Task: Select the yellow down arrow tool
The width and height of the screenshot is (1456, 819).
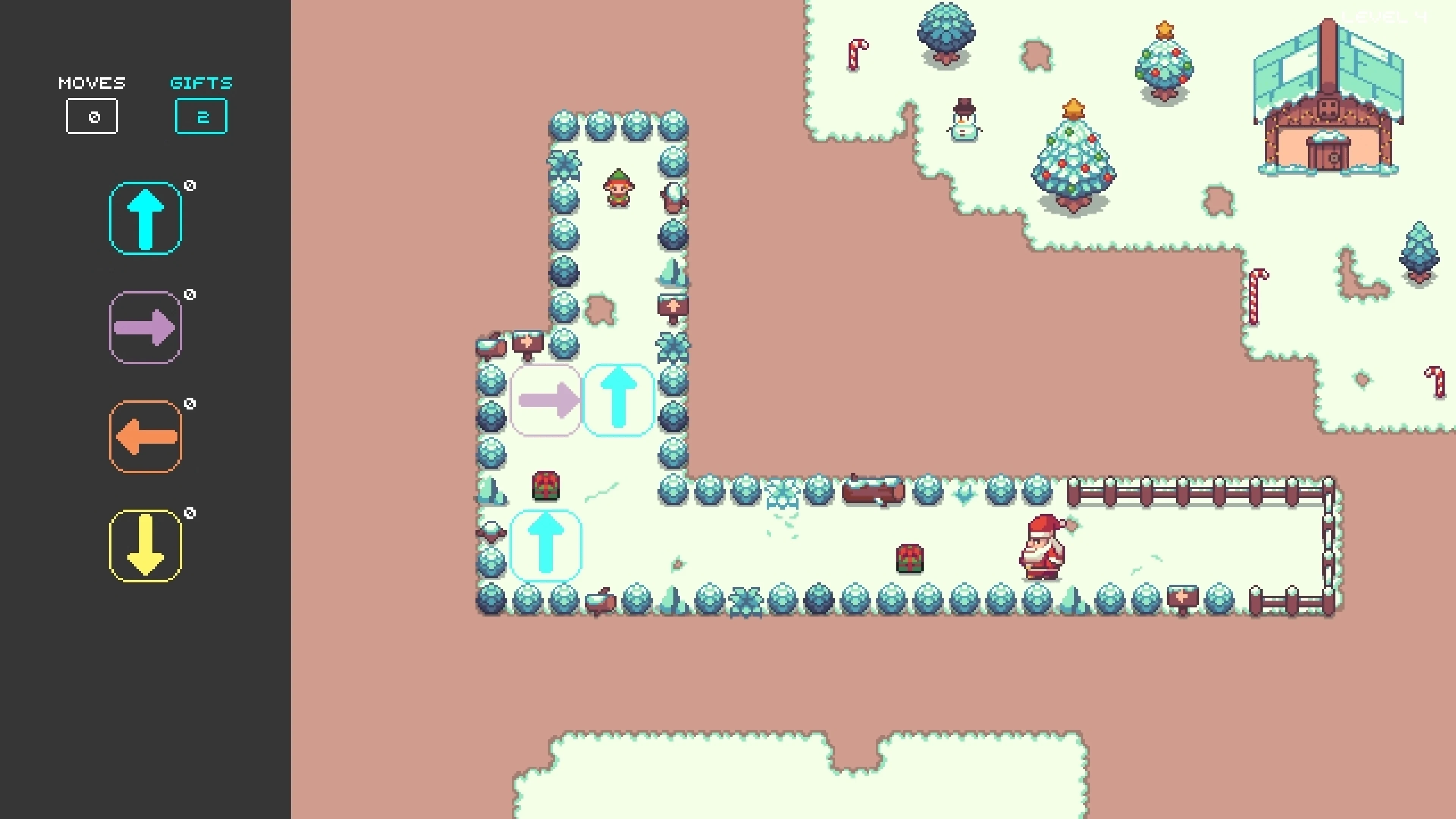Action: [x=145, y=544]
